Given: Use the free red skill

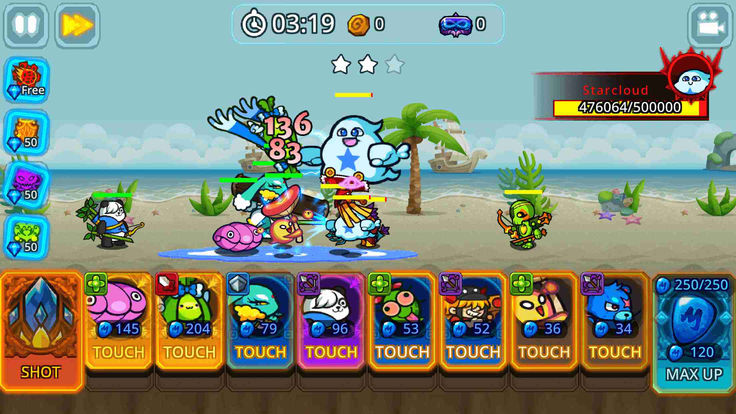Looking at the screenshot, I should tap(24, 78).
